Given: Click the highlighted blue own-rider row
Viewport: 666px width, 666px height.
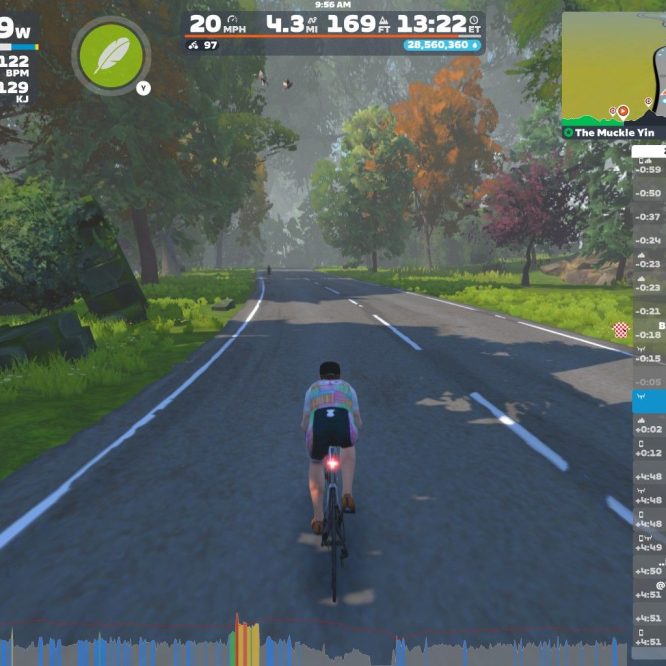Looking at the screenshot, I should tap(649, 402).
